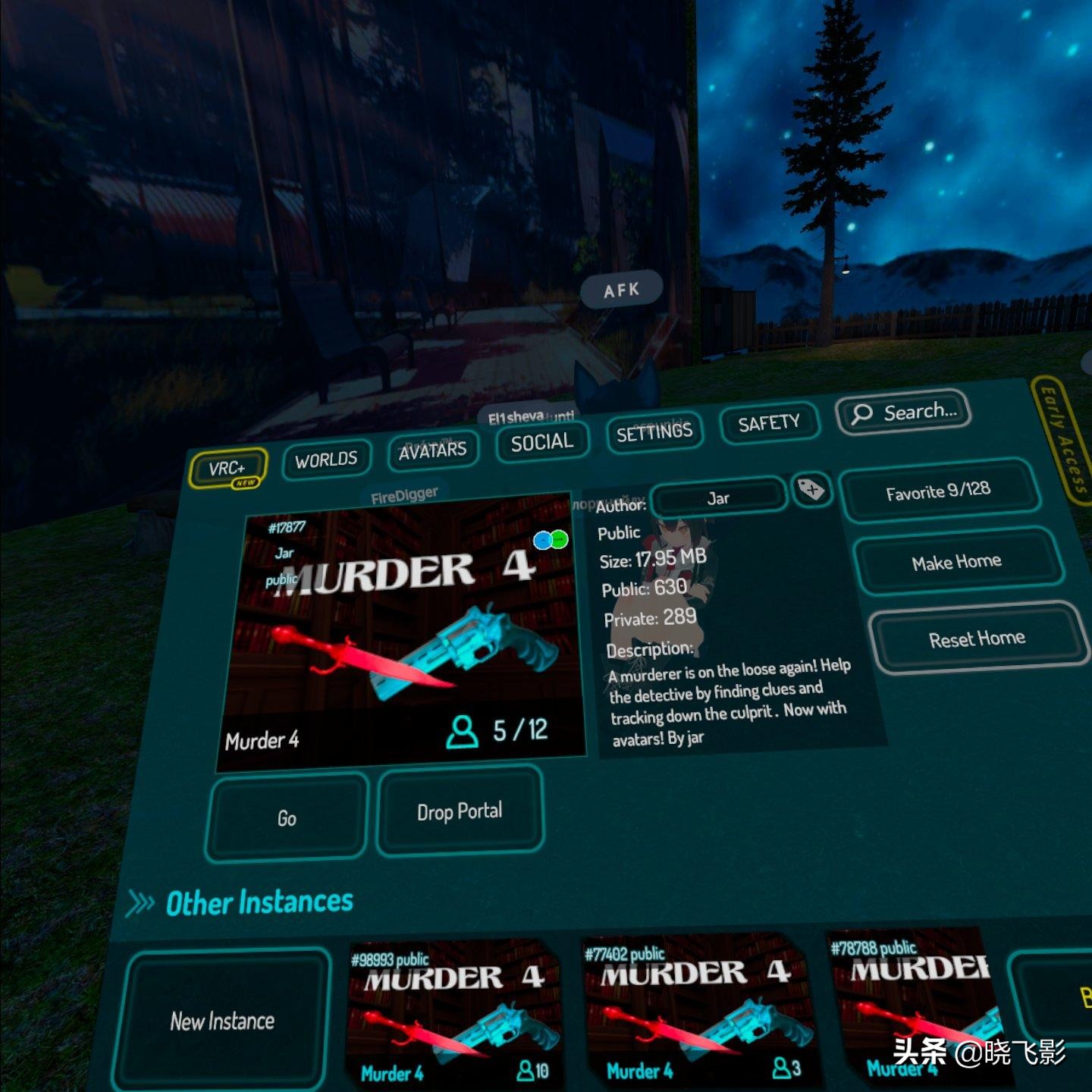This screenshot has width=1092, height=1092.
Task: Click the tag icon beside the author
Action: tap(811, 490)
